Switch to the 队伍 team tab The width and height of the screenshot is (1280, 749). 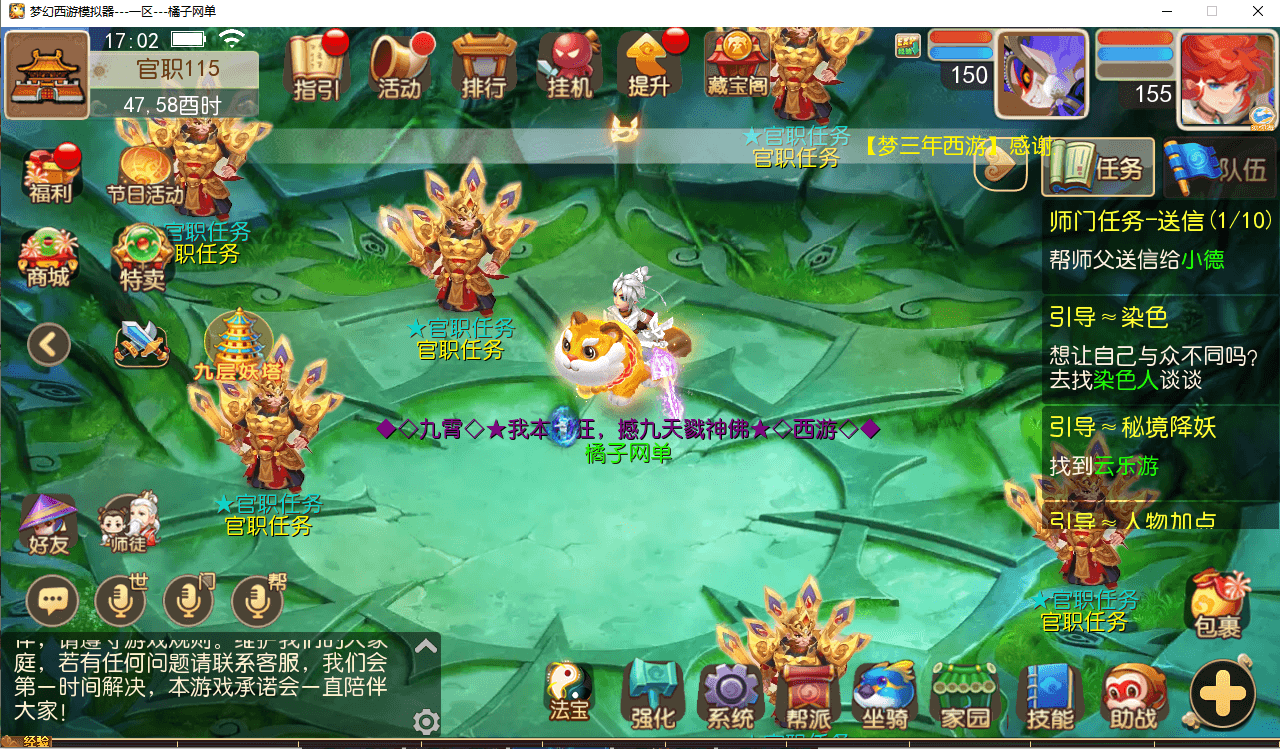tap(1227, 166)
